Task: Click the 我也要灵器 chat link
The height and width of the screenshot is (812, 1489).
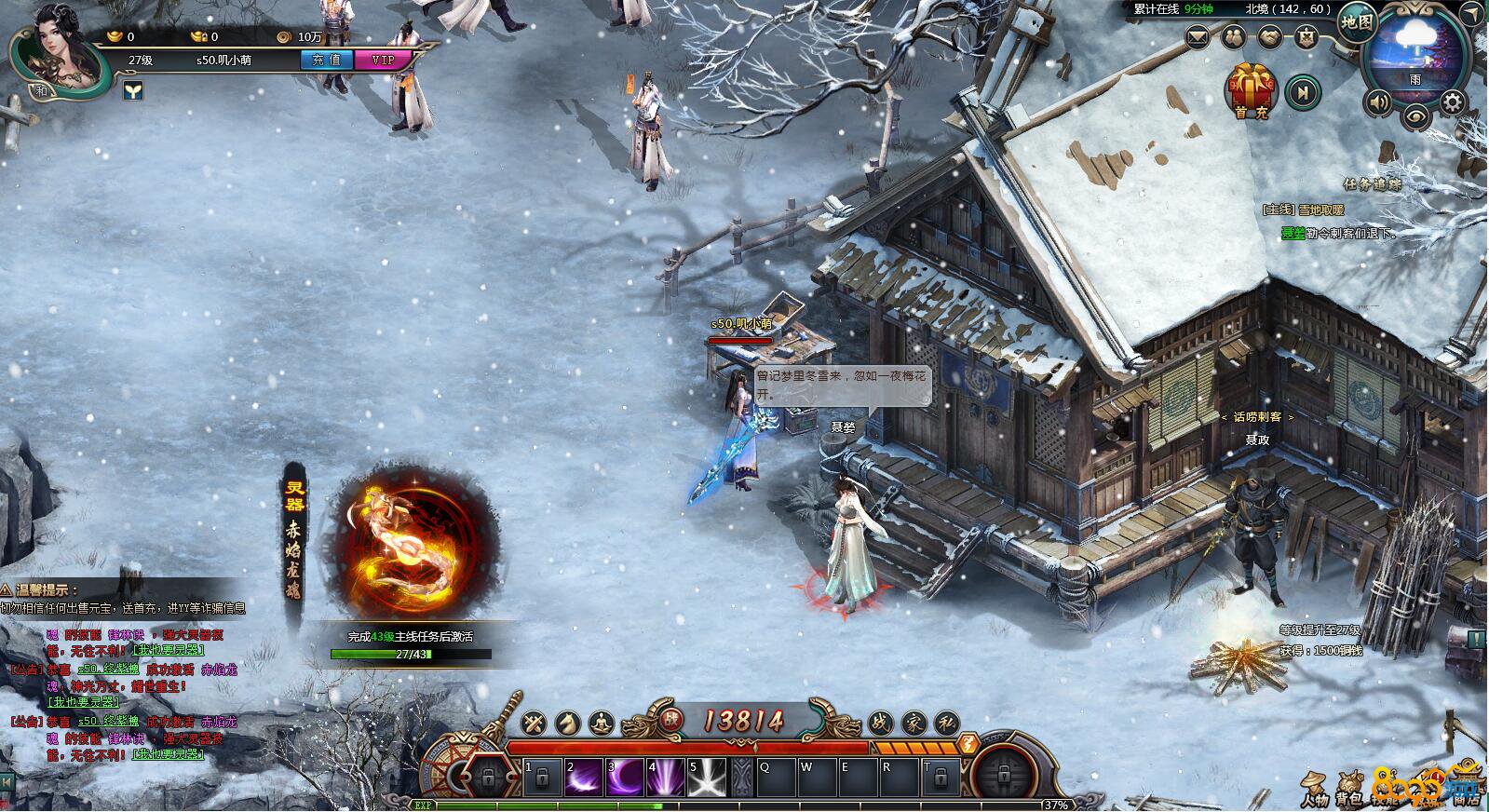Action: tap(169, 650)
